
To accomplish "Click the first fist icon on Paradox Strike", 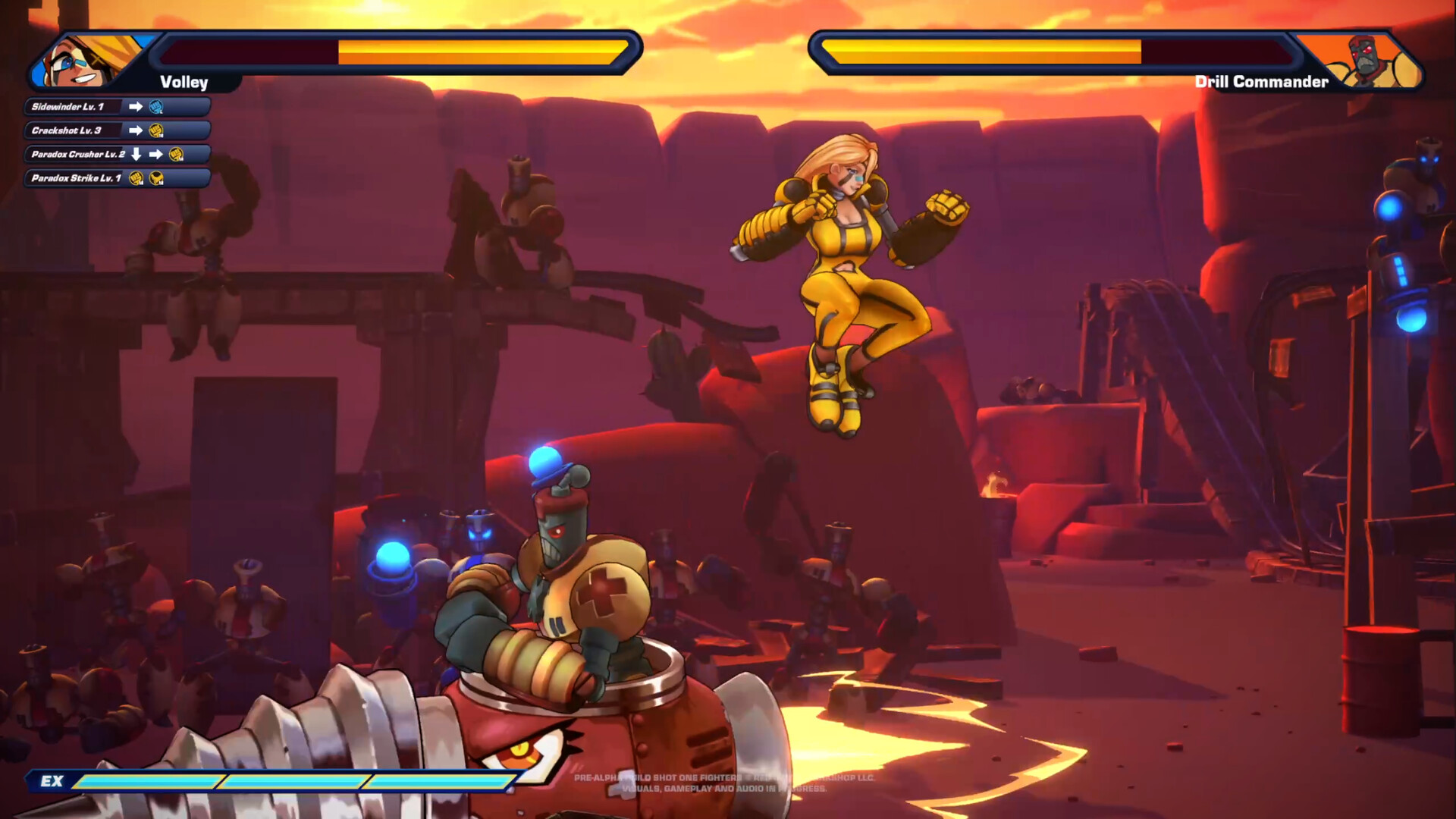I will pyautogui.click(x=136, y=178).
